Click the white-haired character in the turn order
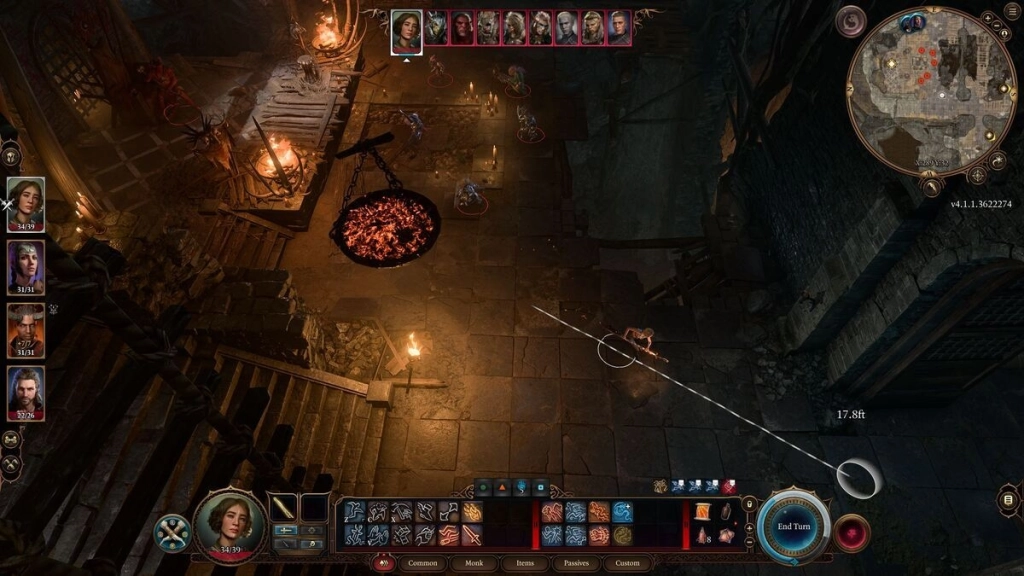Viewport: 1024px width, 576px height. coord(568,28)
